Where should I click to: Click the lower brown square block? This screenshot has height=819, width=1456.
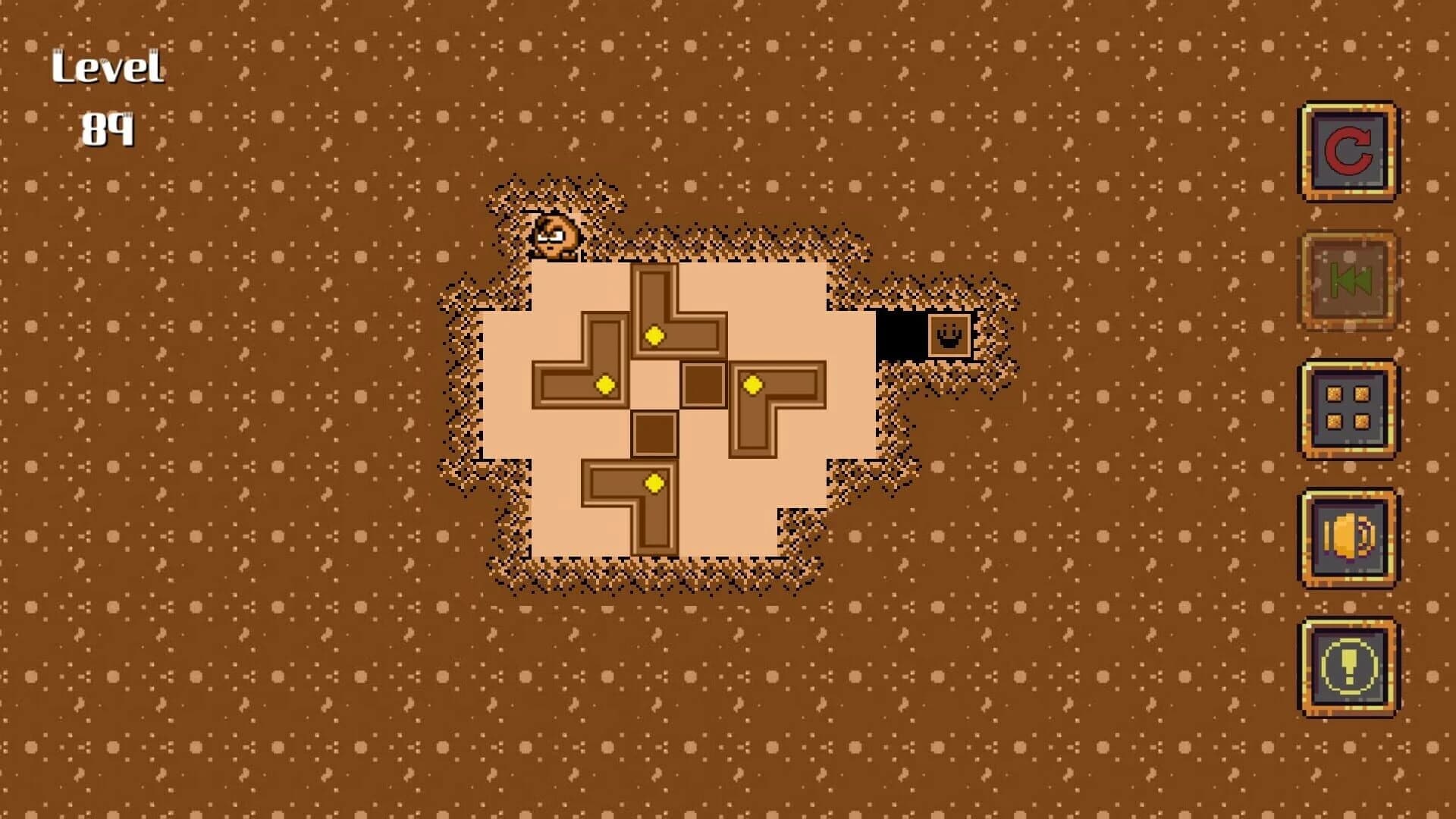tap(654, 435)
